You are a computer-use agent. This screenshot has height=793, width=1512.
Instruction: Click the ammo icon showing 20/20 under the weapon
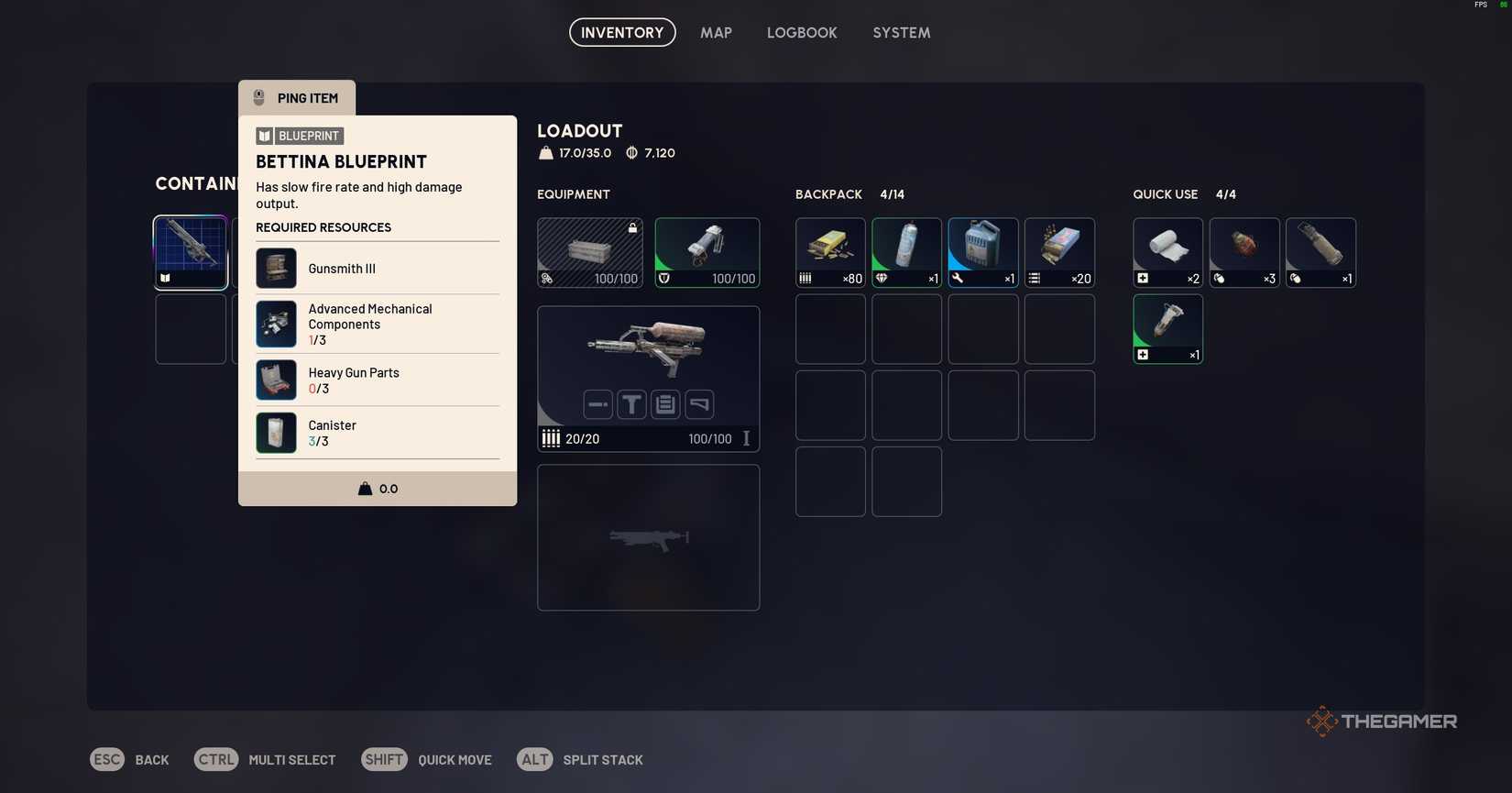coord(552,438)
